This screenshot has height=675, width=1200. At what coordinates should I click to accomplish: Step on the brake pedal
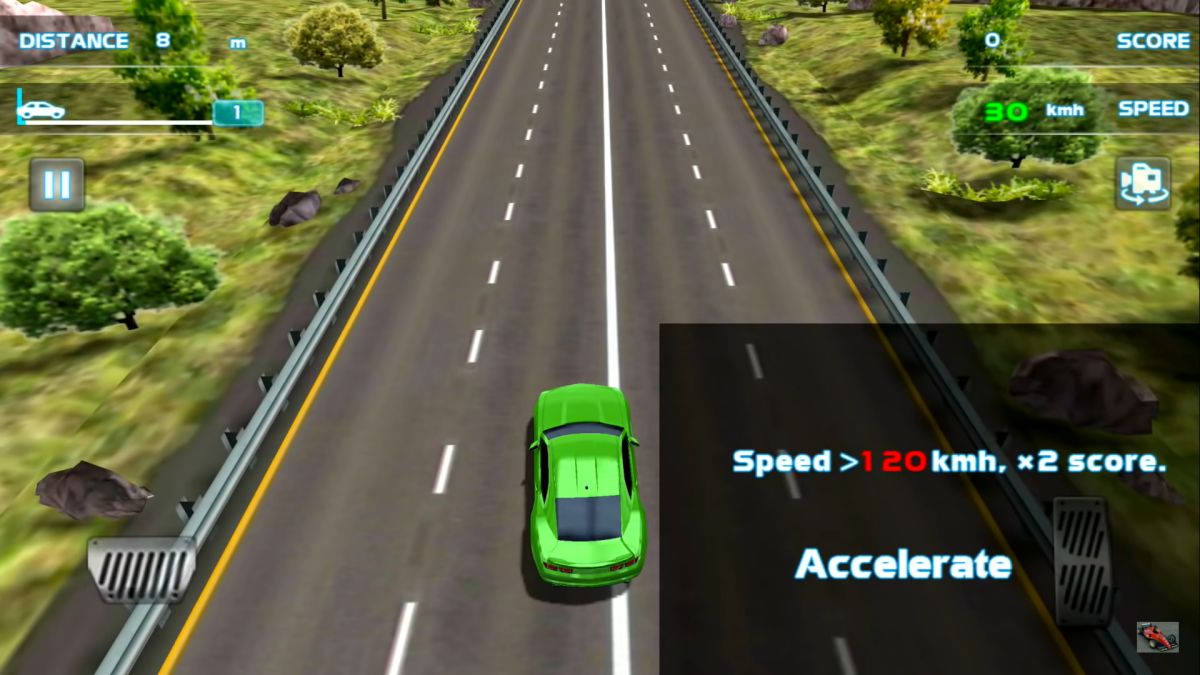[x=141, y=568]
